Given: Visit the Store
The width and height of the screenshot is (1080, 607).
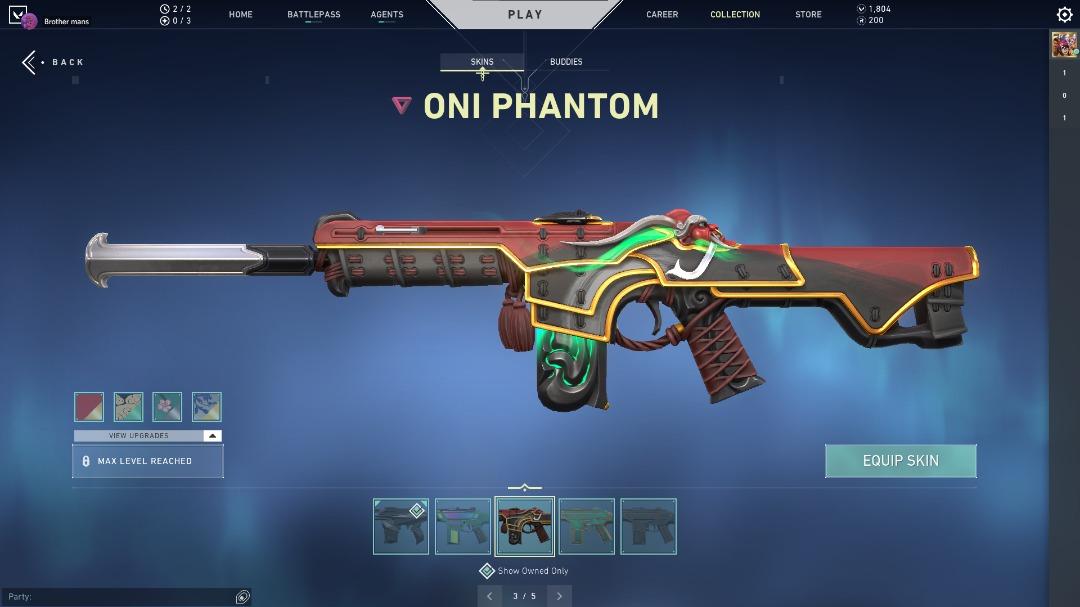Looking at the screenshot, I should 808,15.
